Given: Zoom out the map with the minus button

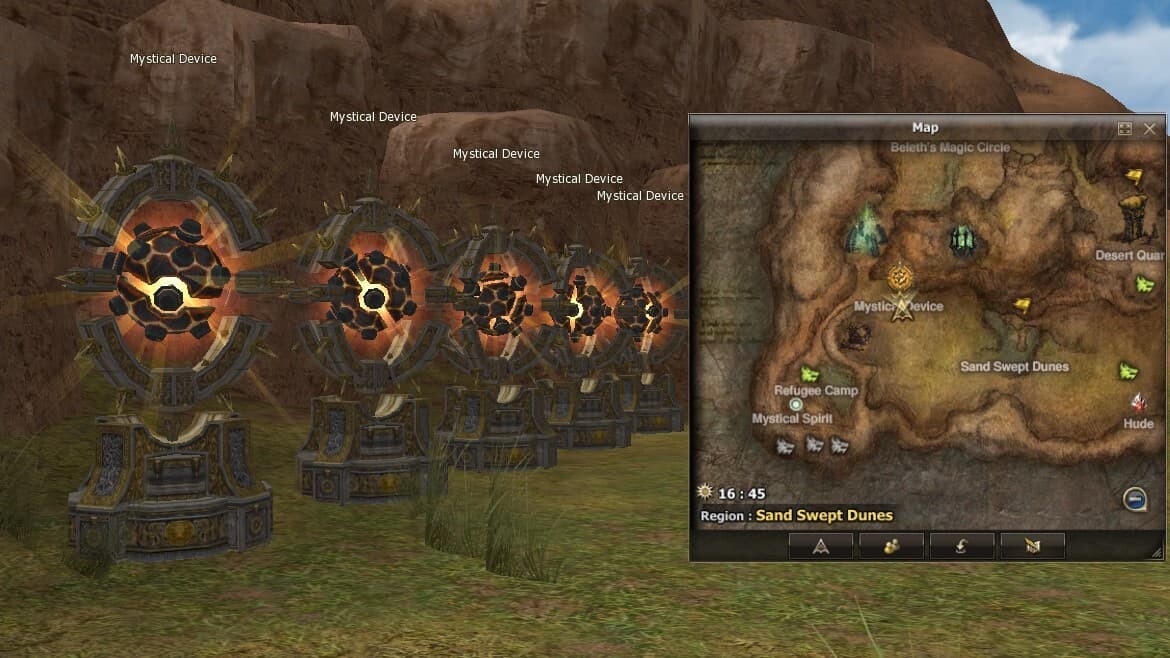Looking at the screenshot, I should [x=1134, y=498].
